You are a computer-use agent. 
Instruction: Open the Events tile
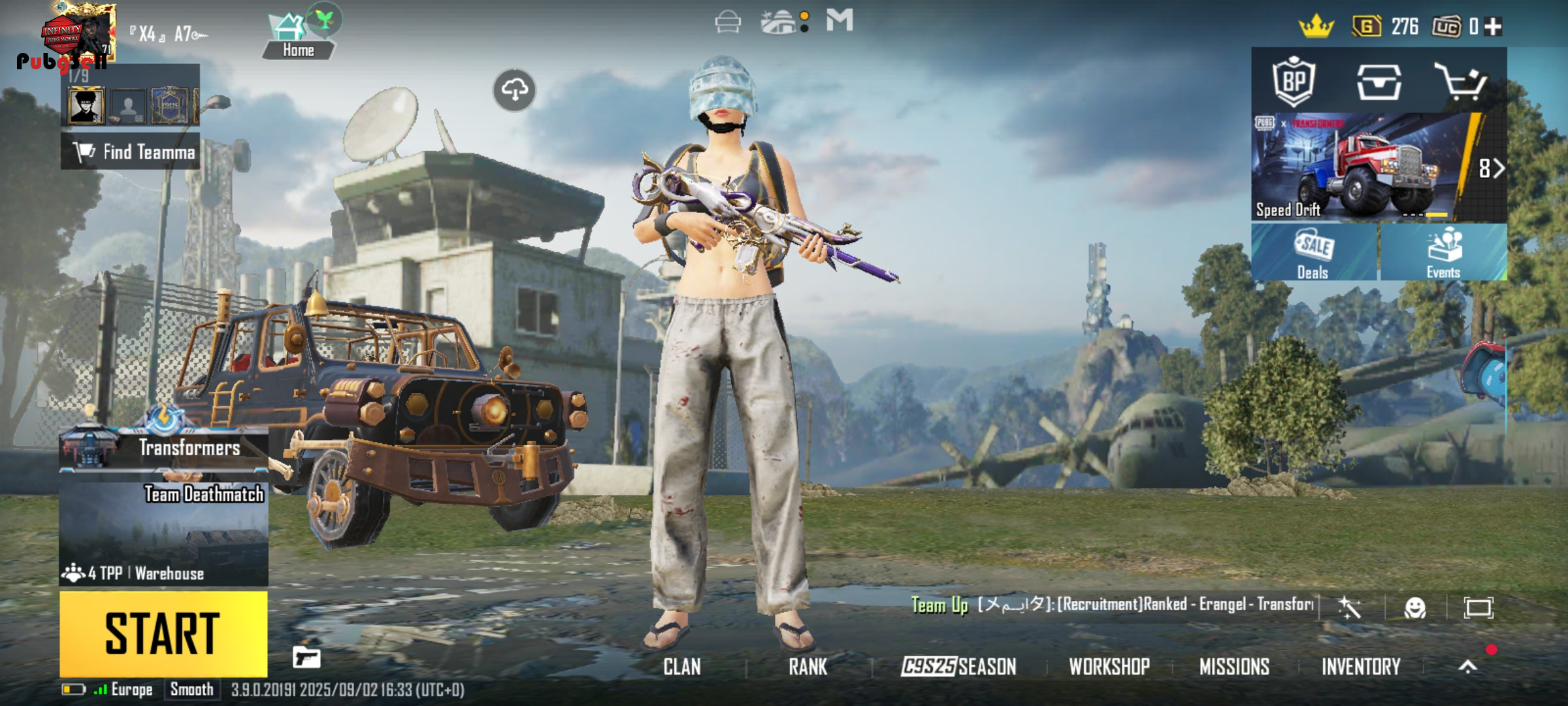(x=1444, y=253)
